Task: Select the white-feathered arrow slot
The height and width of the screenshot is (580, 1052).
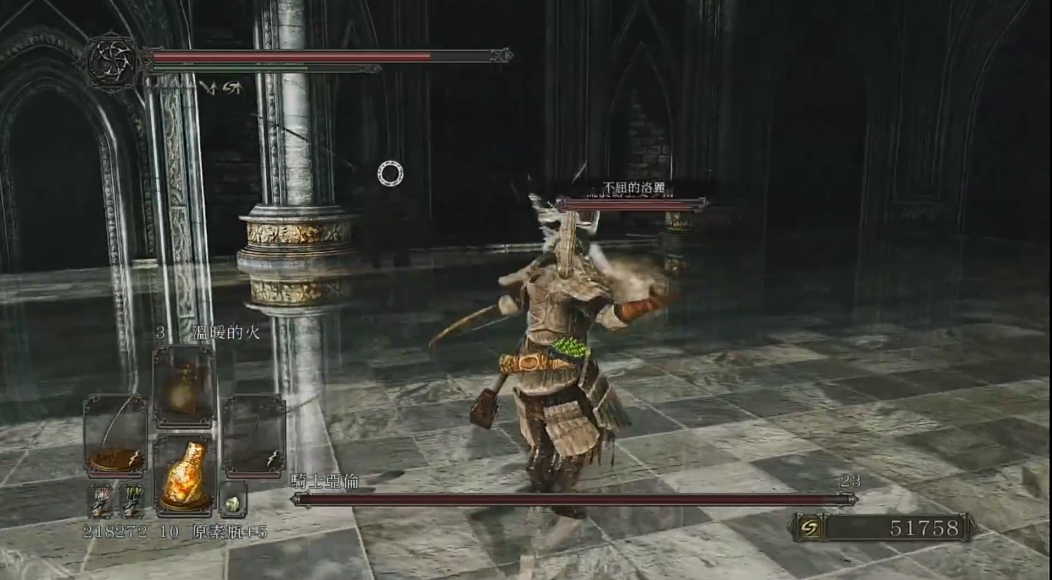Action: point(101,499)
